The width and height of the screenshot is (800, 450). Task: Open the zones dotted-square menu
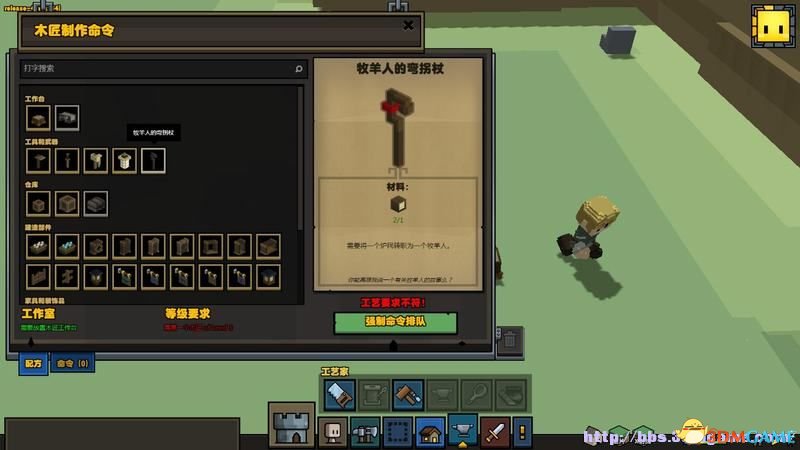click(x=398, y=431)
